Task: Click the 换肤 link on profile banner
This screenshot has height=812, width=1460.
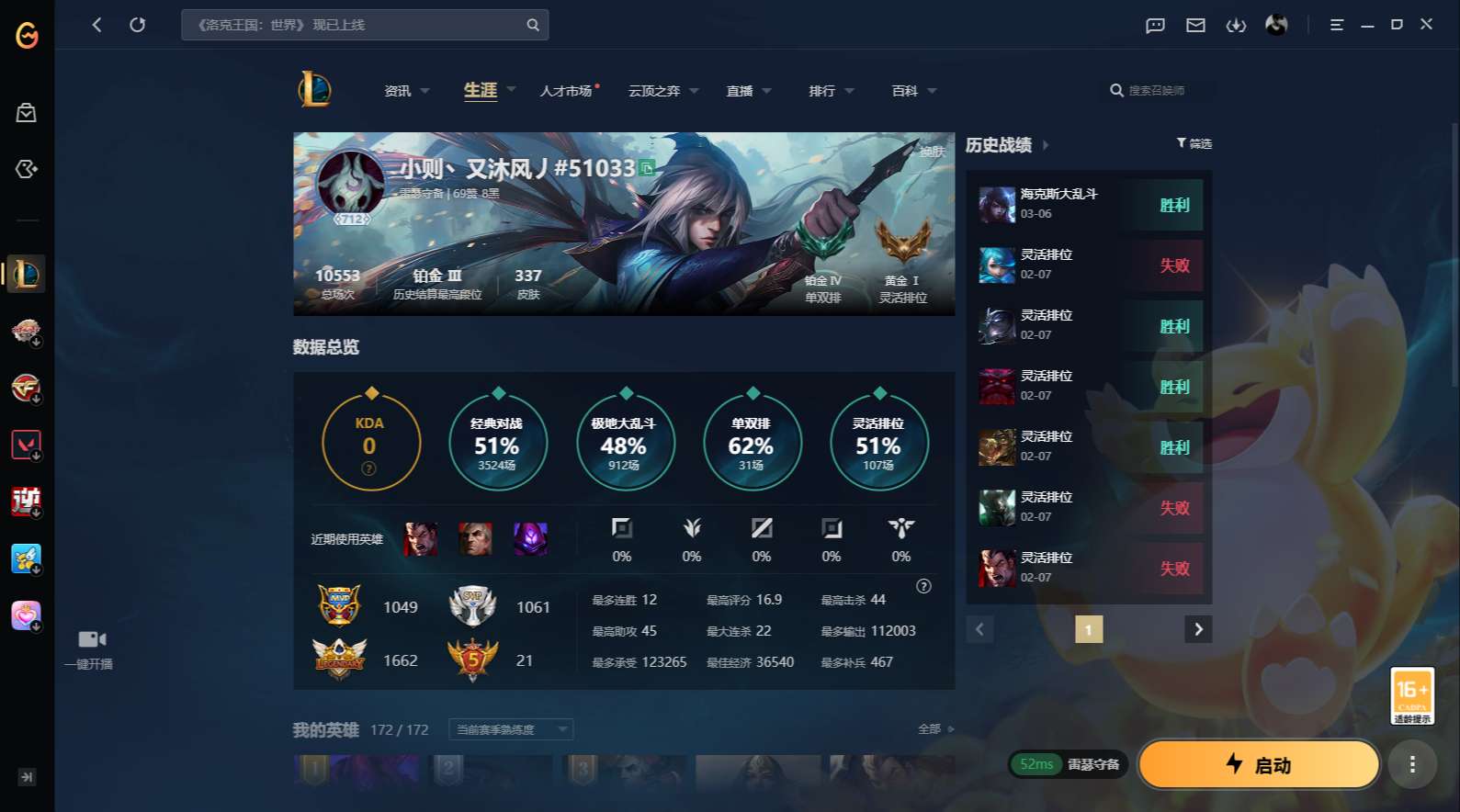Action: pos(934,153)
